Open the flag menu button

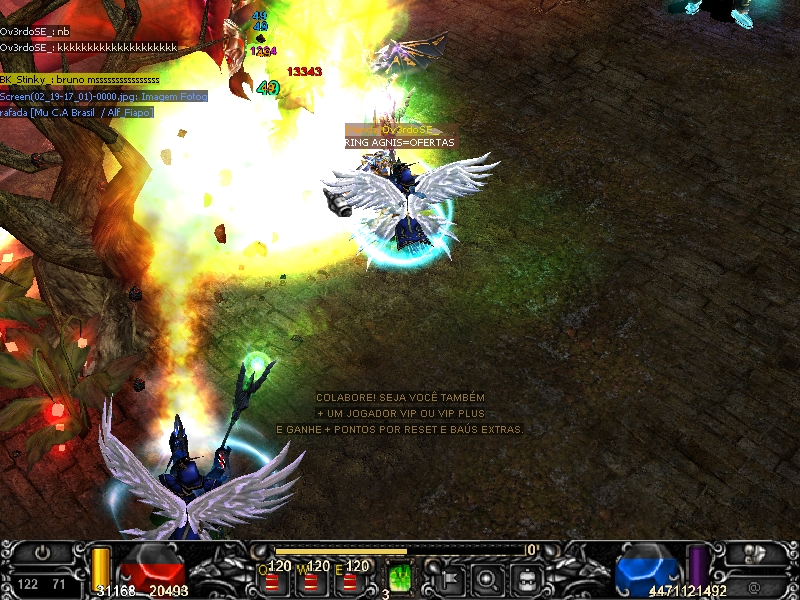(x=449, y=577)
